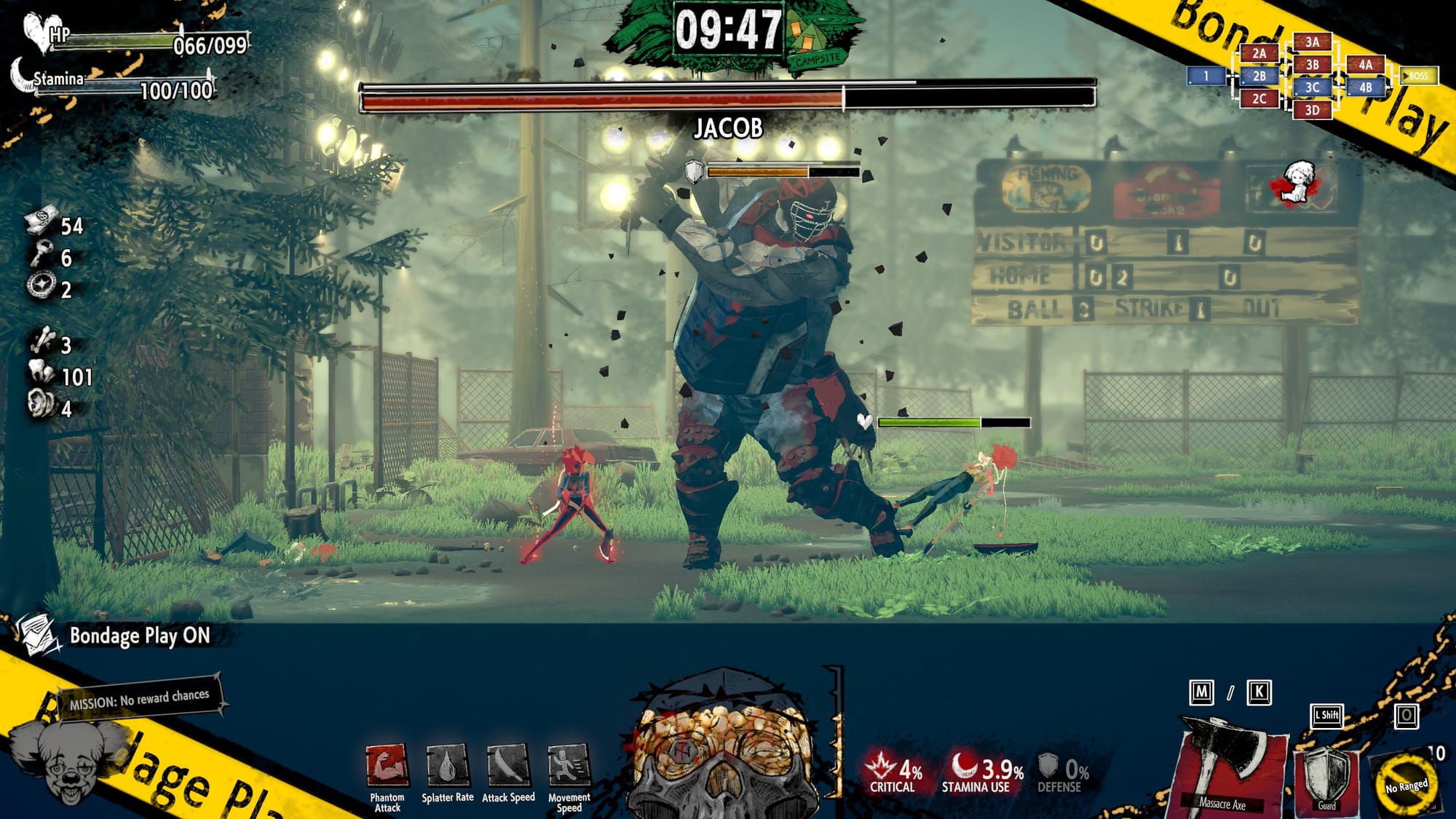The image size is (1456, 819).
Task: Select the Defense shield icon showing 0%
Action: (x=1048, y=764)
